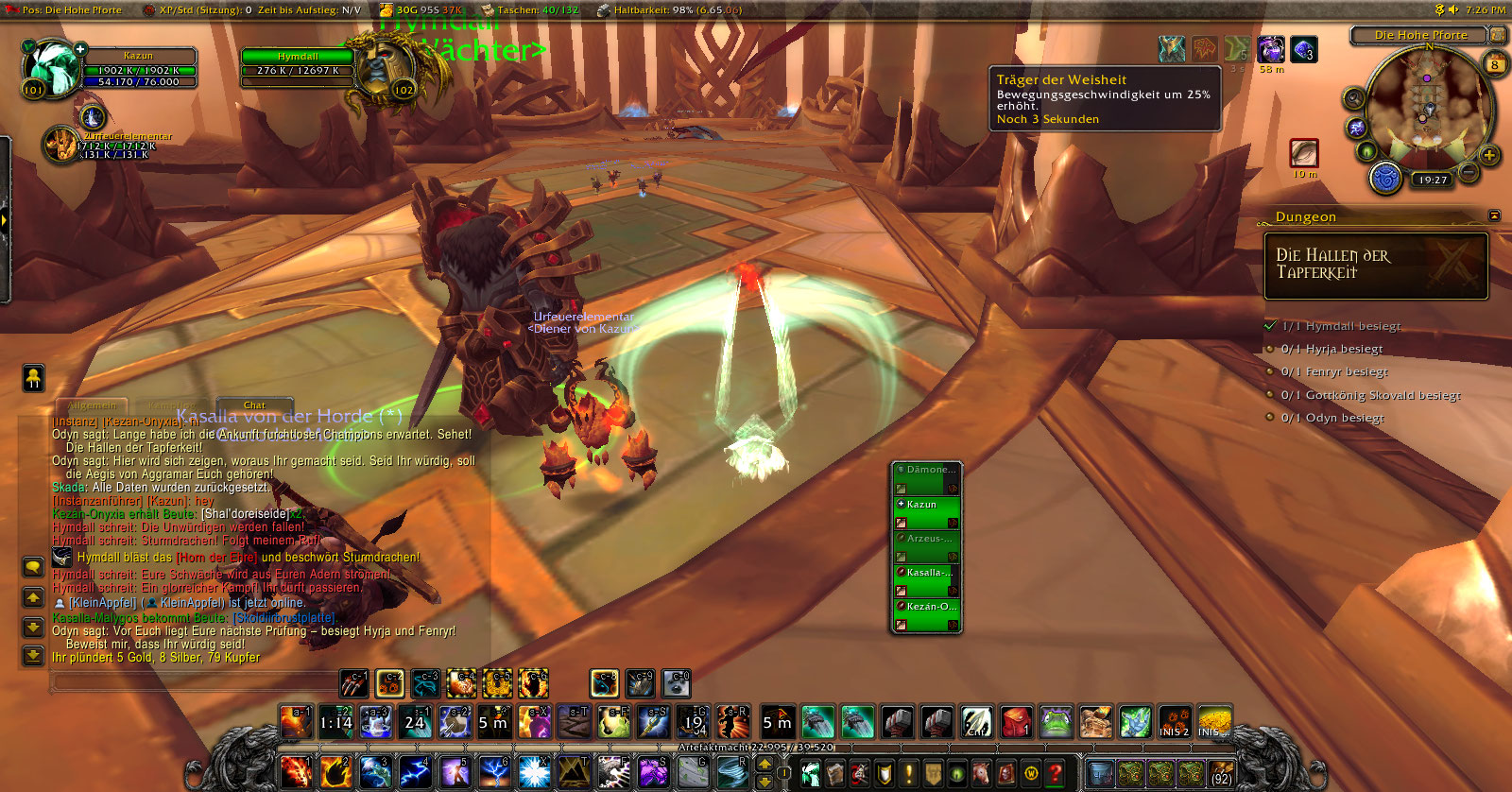Toggle minimap tracking magnifier button
Viewport: 1512px width, 792px height.
[1354, 98]
